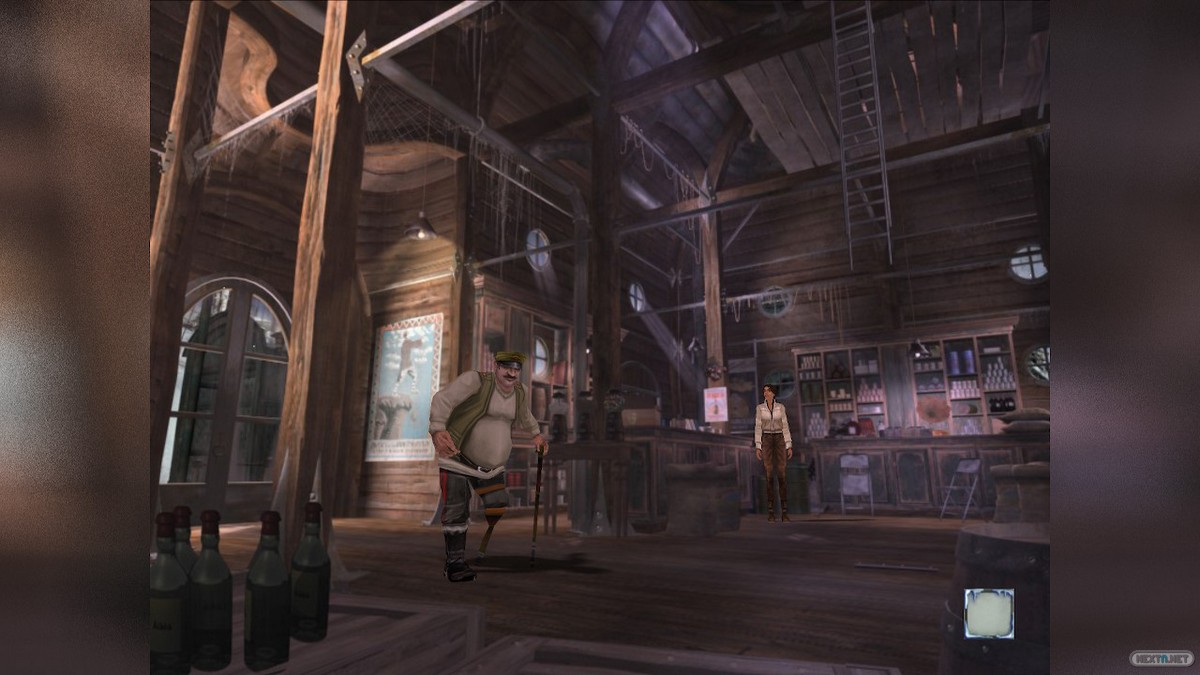This screenshot has width=1200, height=675.
Task: Open the square inventory icon with silver frame
Action: click(x=988, y=613)
